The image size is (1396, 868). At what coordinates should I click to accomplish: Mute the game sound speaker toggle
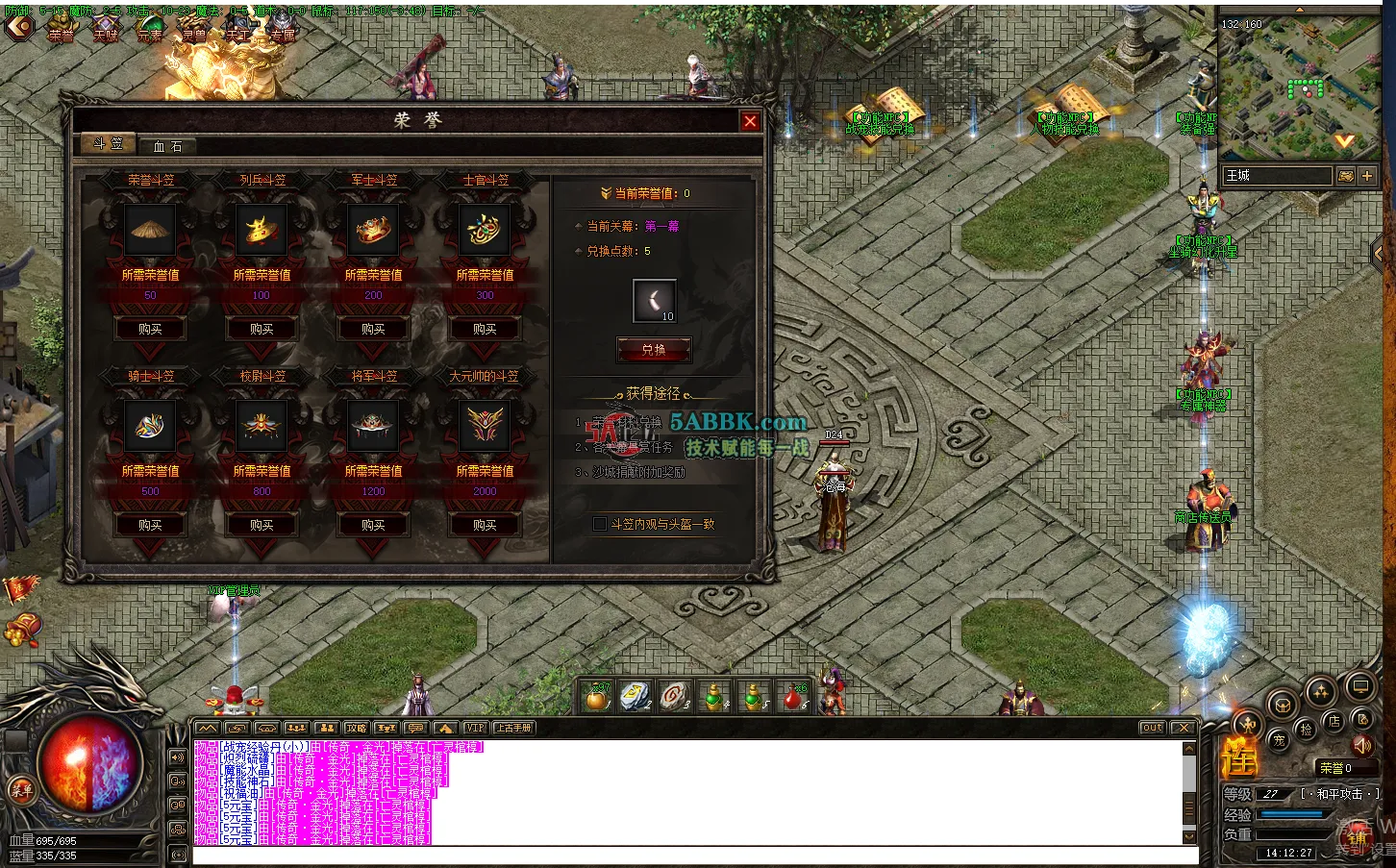pyautogui.click(x=1363, y=746)
